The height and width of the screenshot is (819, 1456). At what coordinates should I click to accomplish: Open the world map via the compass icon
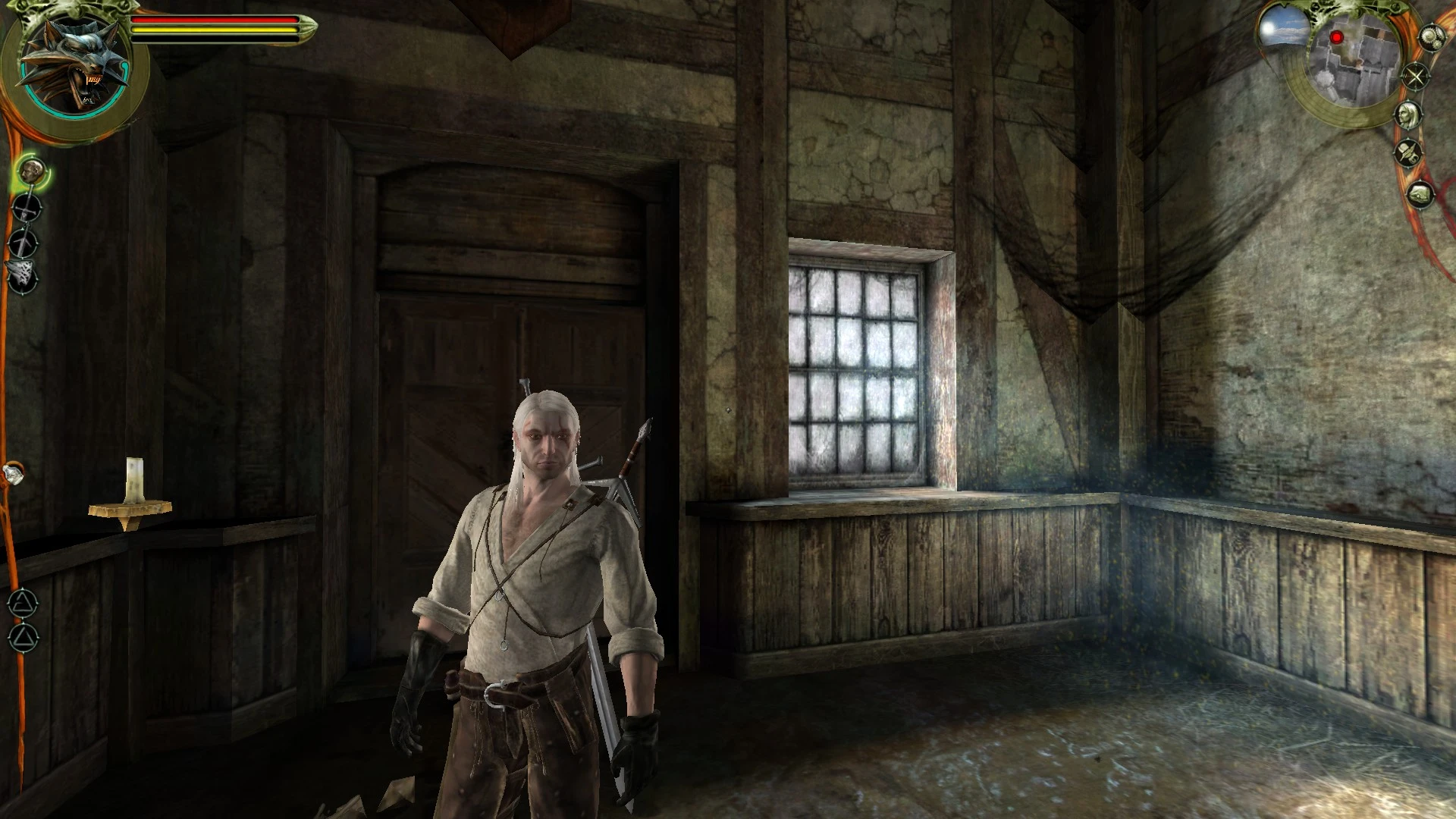pos(1416,76)
